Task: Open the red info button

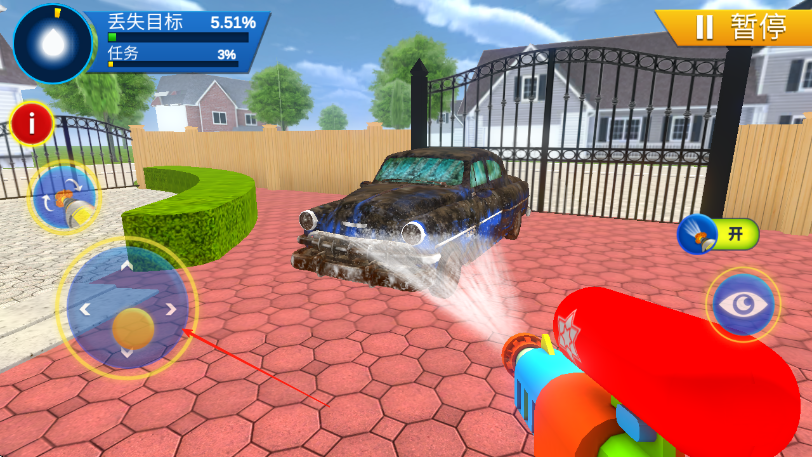Action: pos(33,124)
